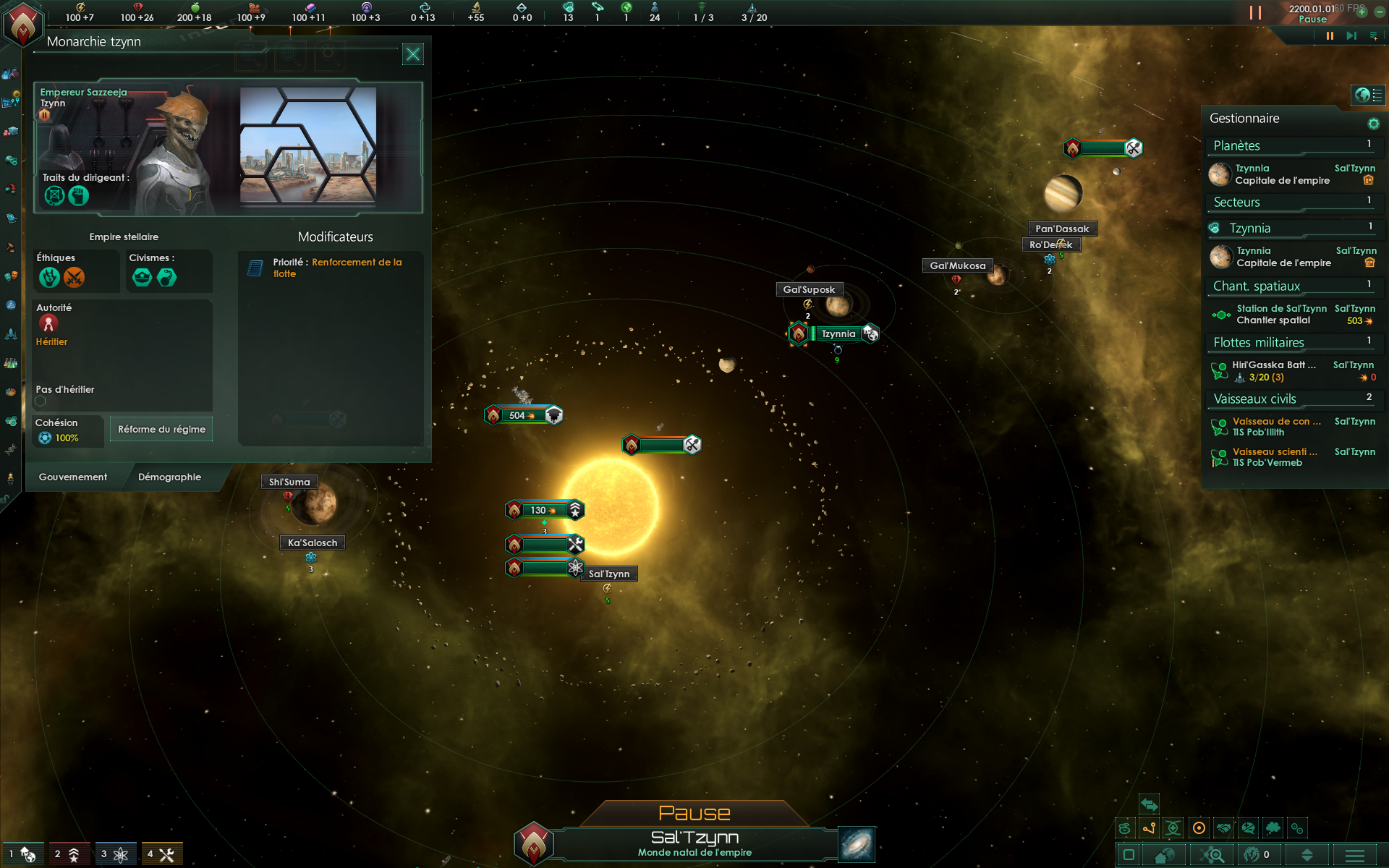Select the fleet marker with power 504
1389x868 pixels.
click(522, 416)
